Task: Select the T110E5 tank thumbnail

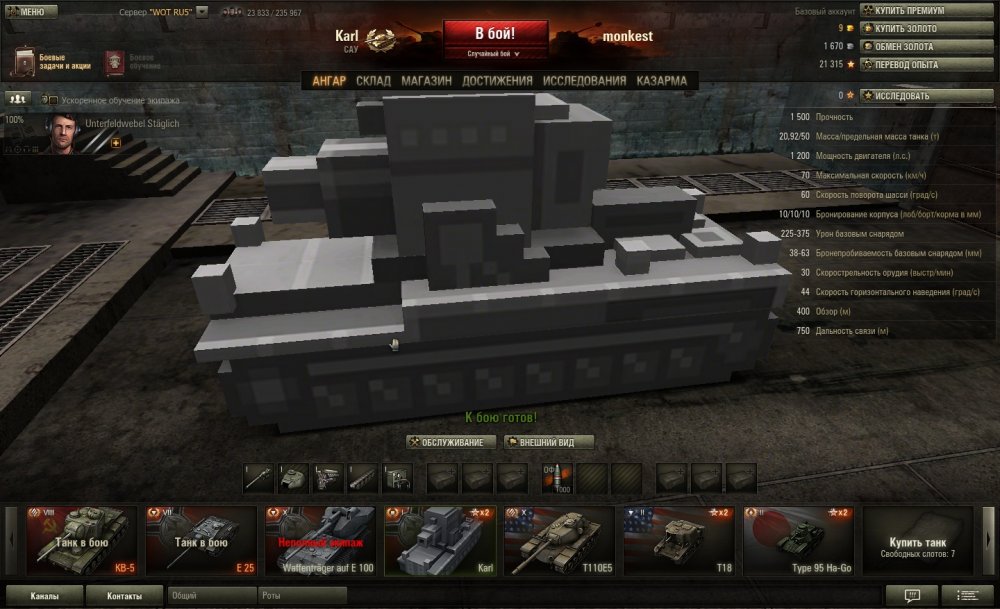Action: pos(559,541)
